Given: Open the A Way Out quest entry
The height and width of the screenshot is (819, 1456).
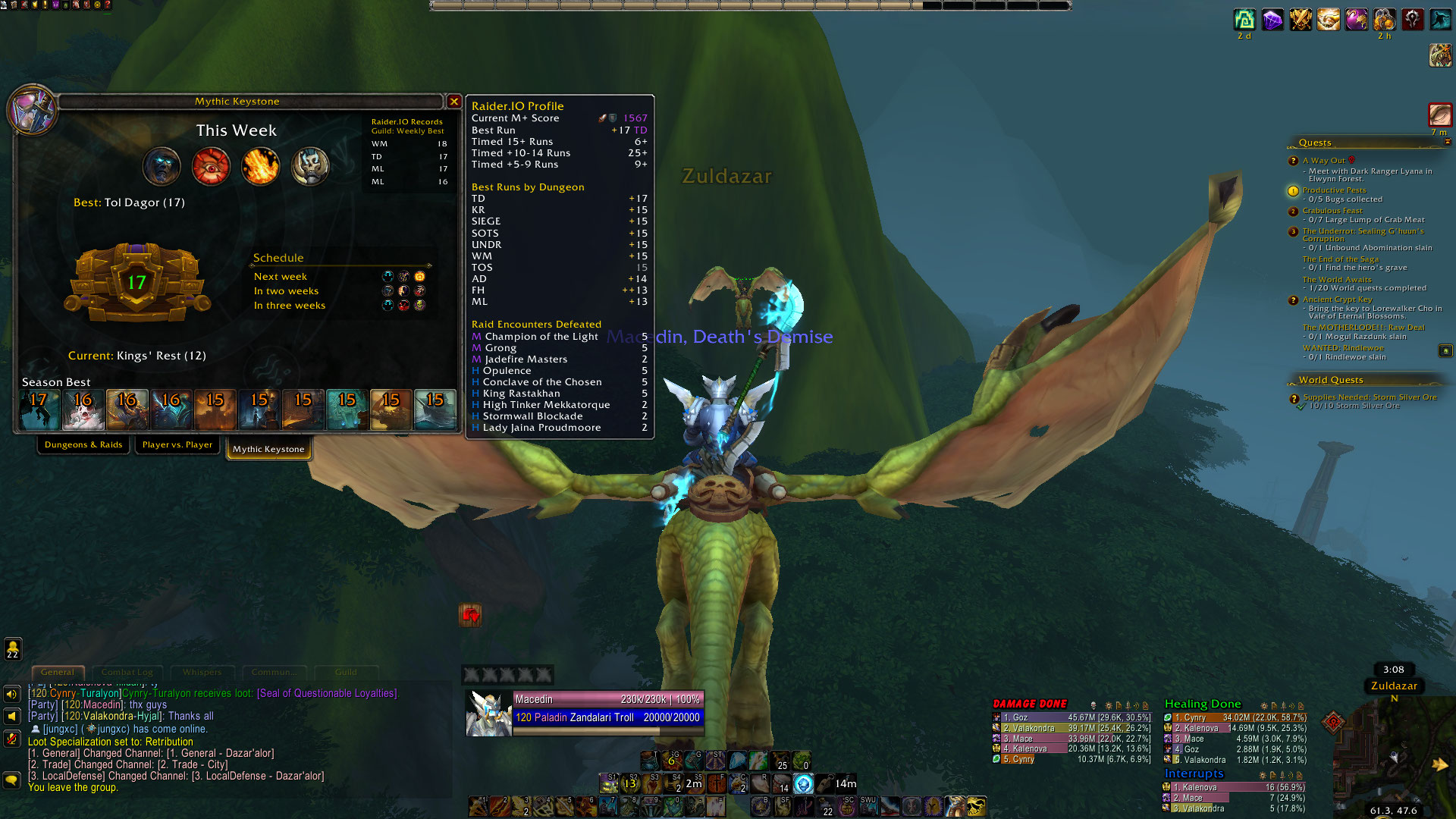Looking at the screenshot, I should coord(1323,161).
